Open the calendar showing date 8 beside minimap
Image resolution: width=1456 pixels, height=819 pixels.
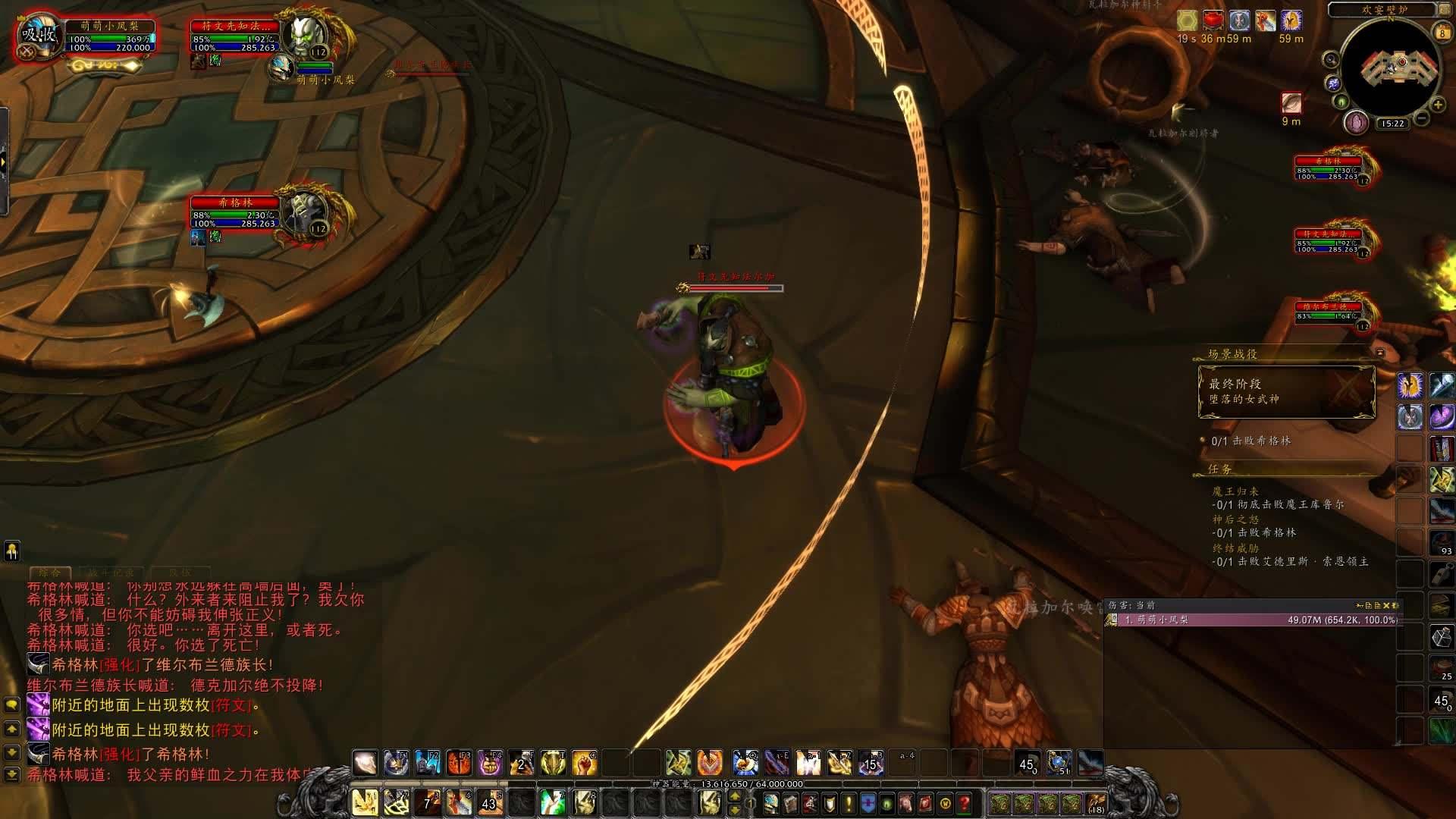(1441, 32)
